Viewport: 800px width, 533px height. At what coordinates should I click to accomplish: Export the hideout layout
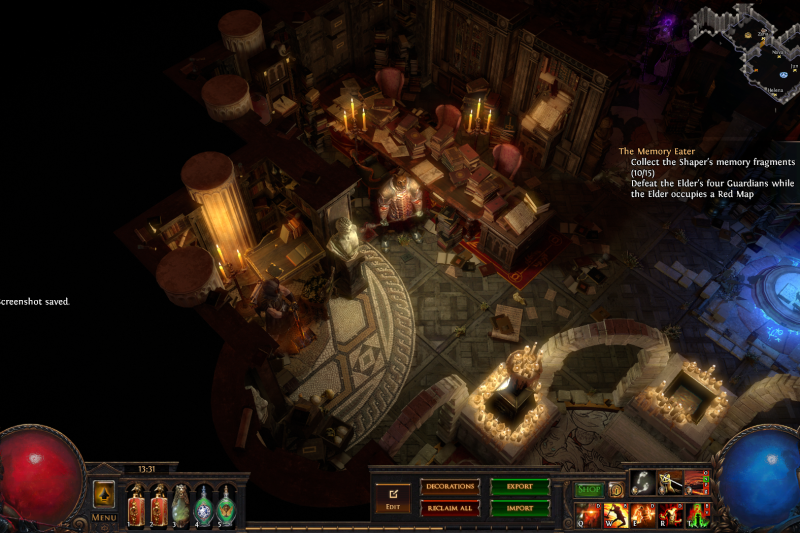tap(519, 487)
